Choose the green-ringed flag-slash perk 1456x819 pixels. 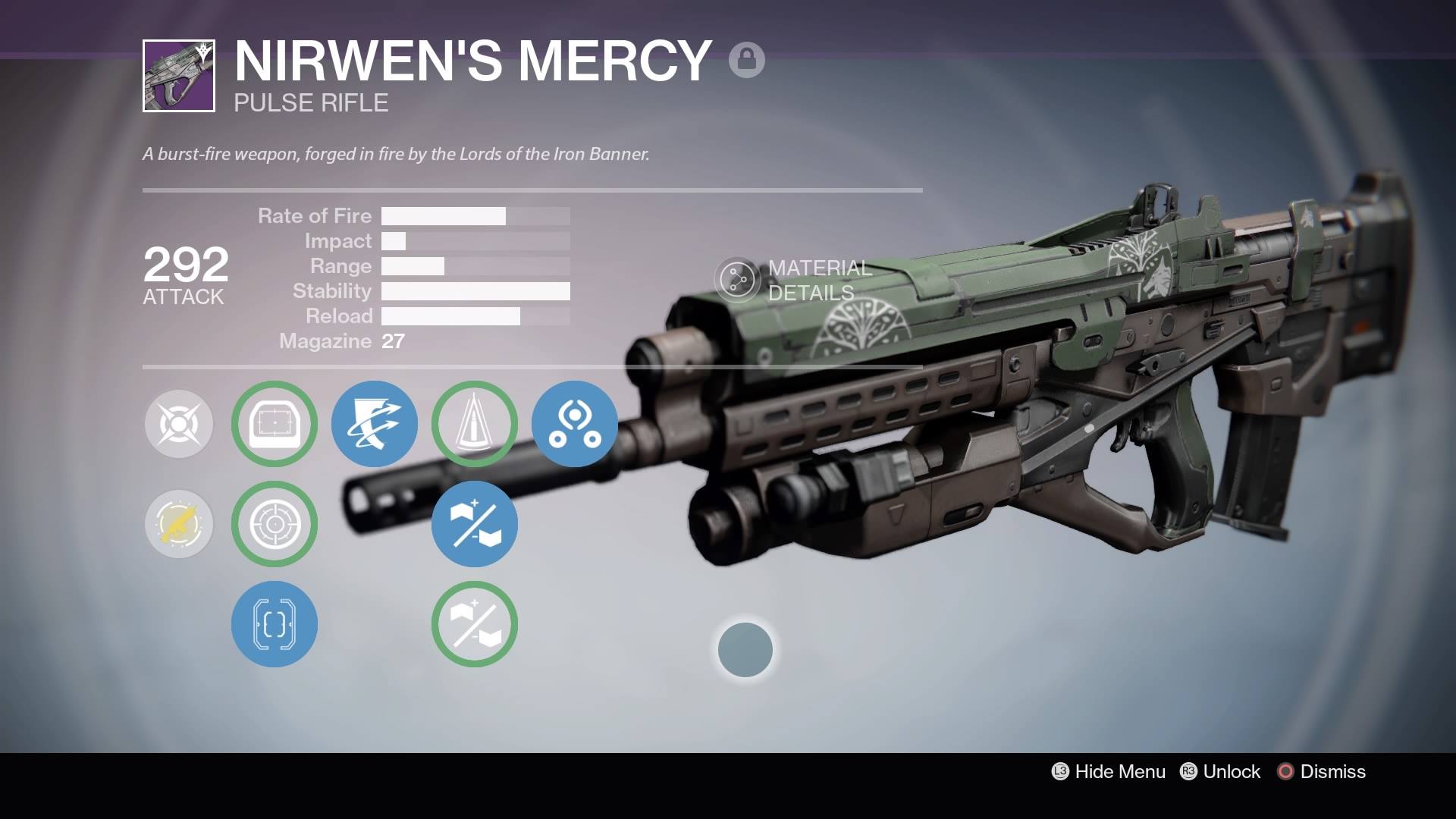[x=475, y=624]
